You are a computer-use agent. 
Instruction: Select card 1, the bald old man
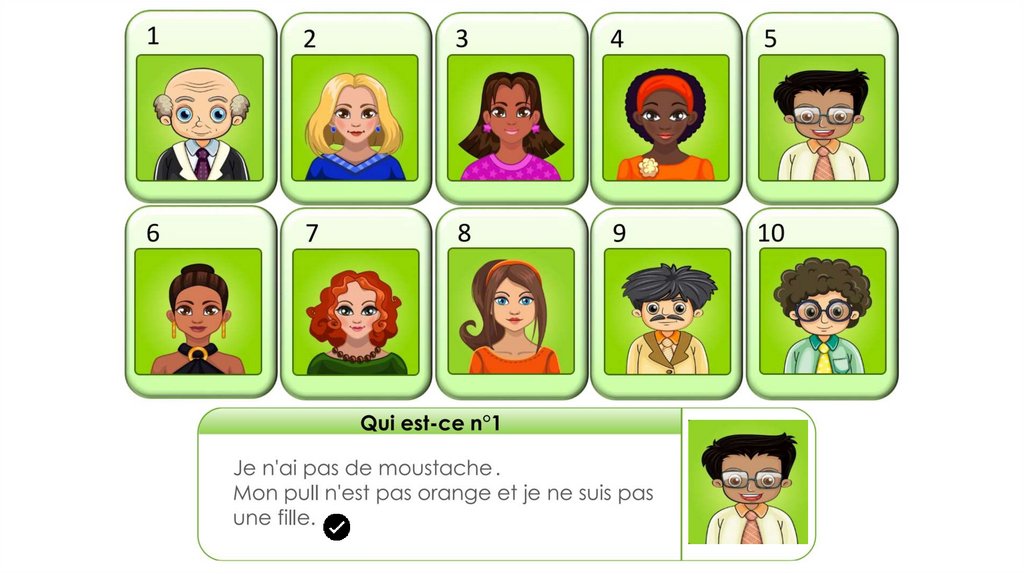(x=200, y=118)
